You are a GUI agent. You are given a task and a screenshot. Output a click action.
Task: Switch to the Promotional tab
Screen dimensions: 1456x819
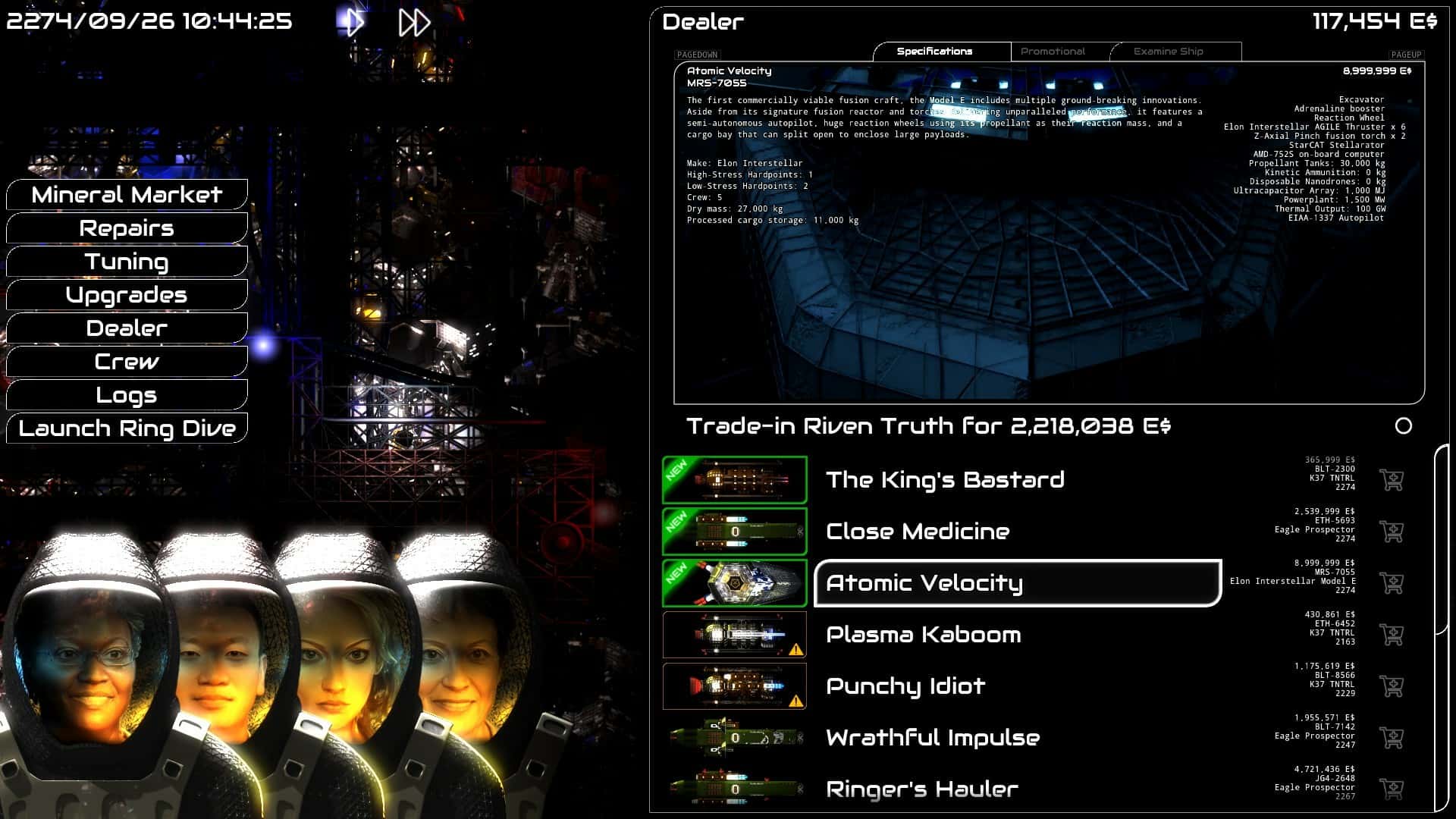tap(1054, 51)
